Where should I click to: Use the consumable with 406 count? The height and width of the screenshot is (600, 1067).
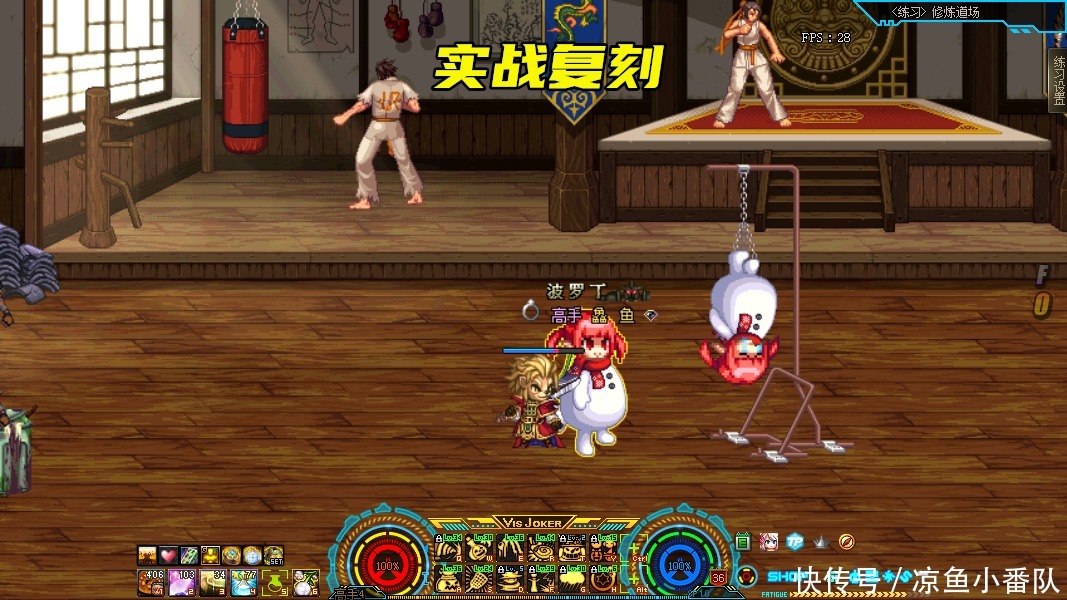[152, 580]
